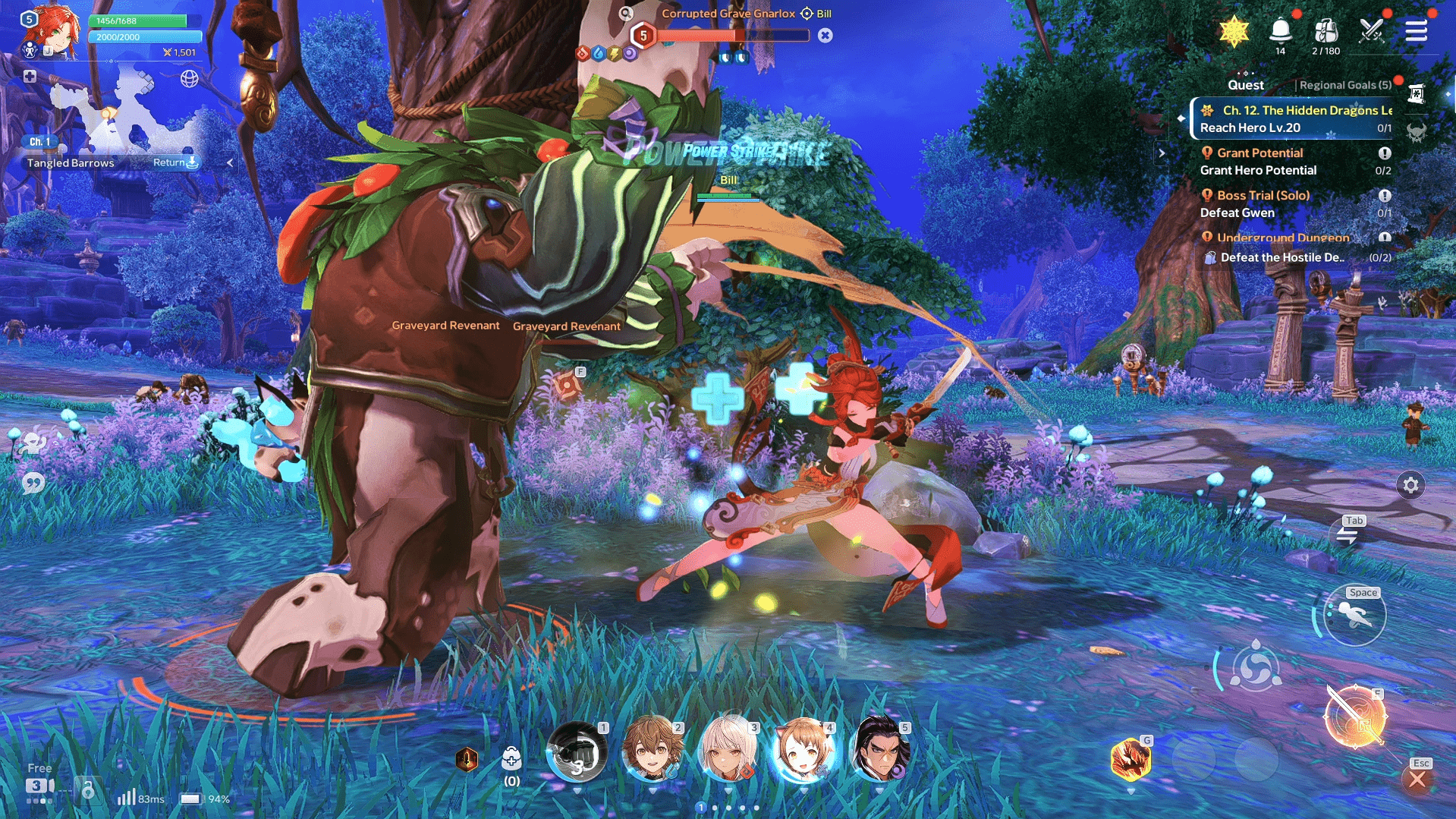Viewport: 1456px width, 819px height.
Task: Switch to the cat-eared hero portrait
Action: click(x=803, y=750)
